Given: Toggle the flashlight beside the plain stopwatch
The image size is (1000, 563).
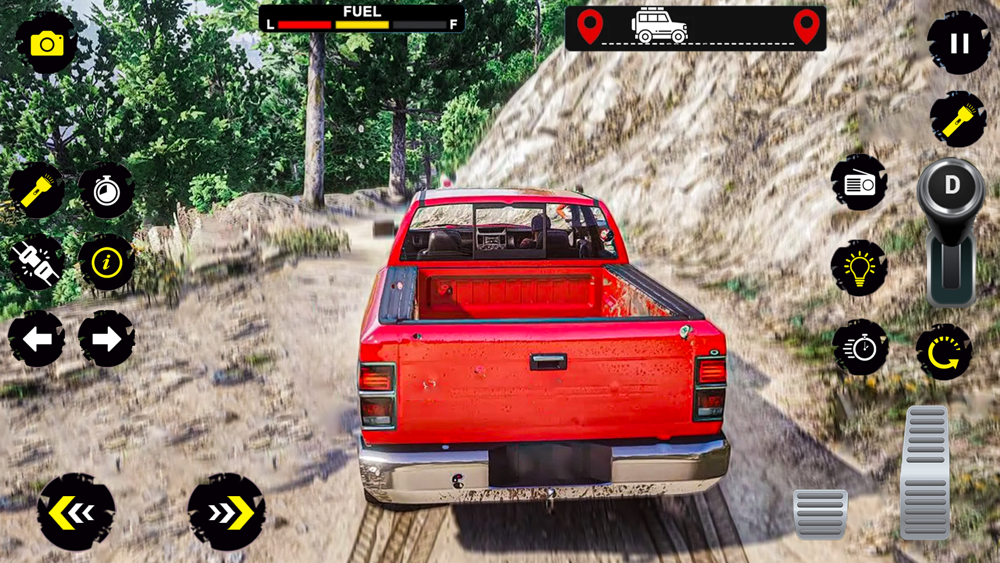Looking at the screenshot, I should coord(36,190).
